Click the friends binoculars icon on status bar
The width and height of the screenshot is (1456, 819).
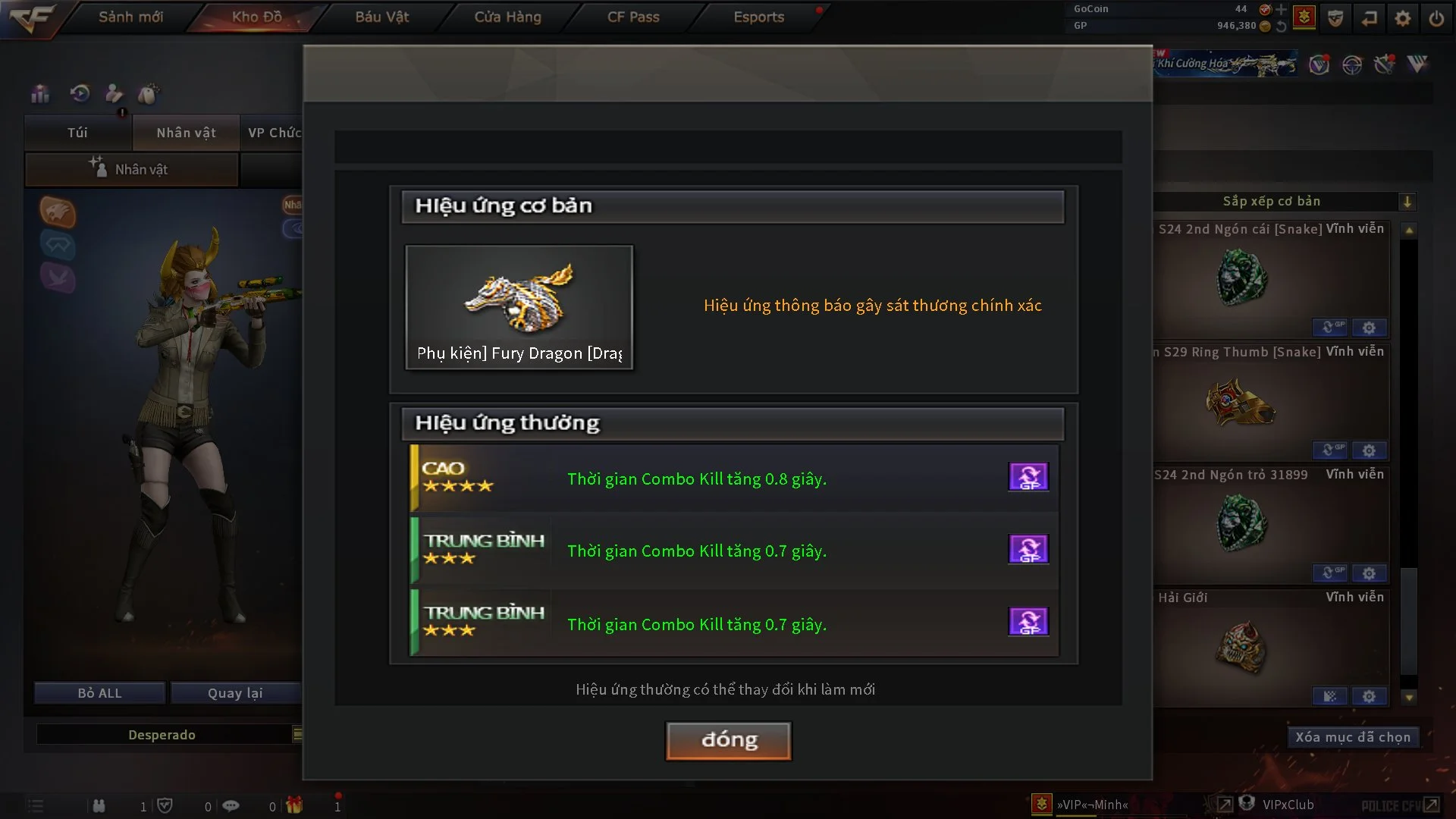pos(99,805)
